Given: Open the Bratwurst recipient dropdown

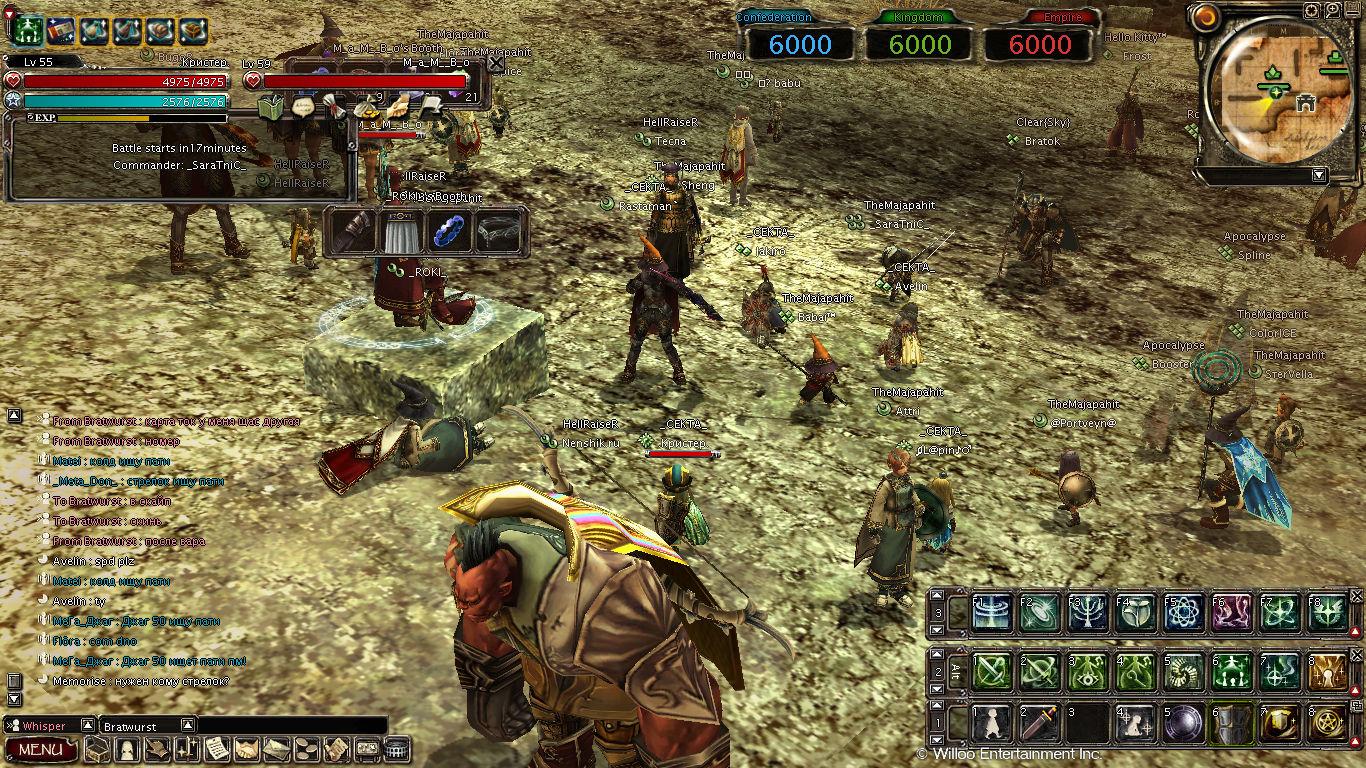Looking at the screenshot, I should click(x=187, y=725).
